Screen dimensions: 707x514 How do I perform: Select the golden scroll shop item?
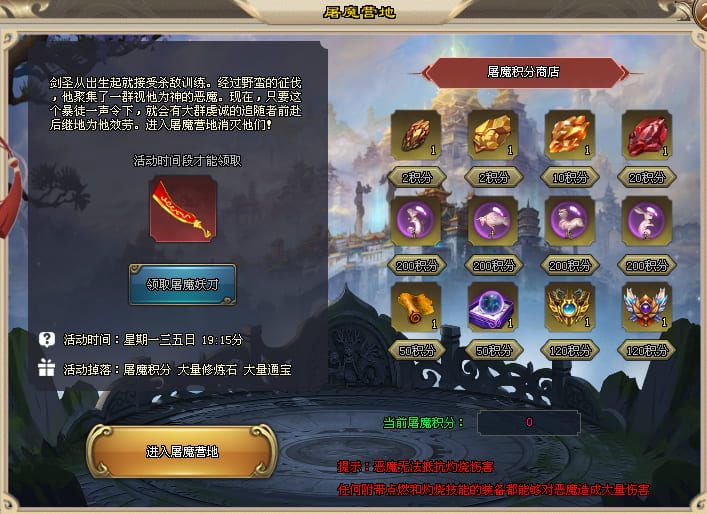tap(415, 307)
